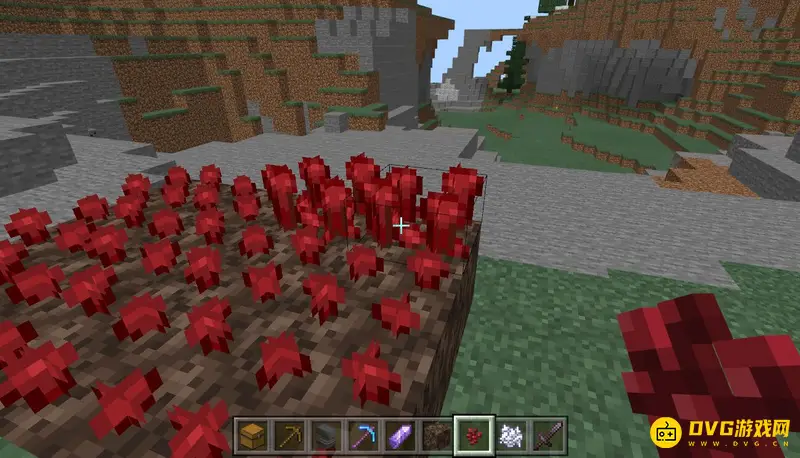
Task: Choose the soul sand block slot
Action: [435, 436]
